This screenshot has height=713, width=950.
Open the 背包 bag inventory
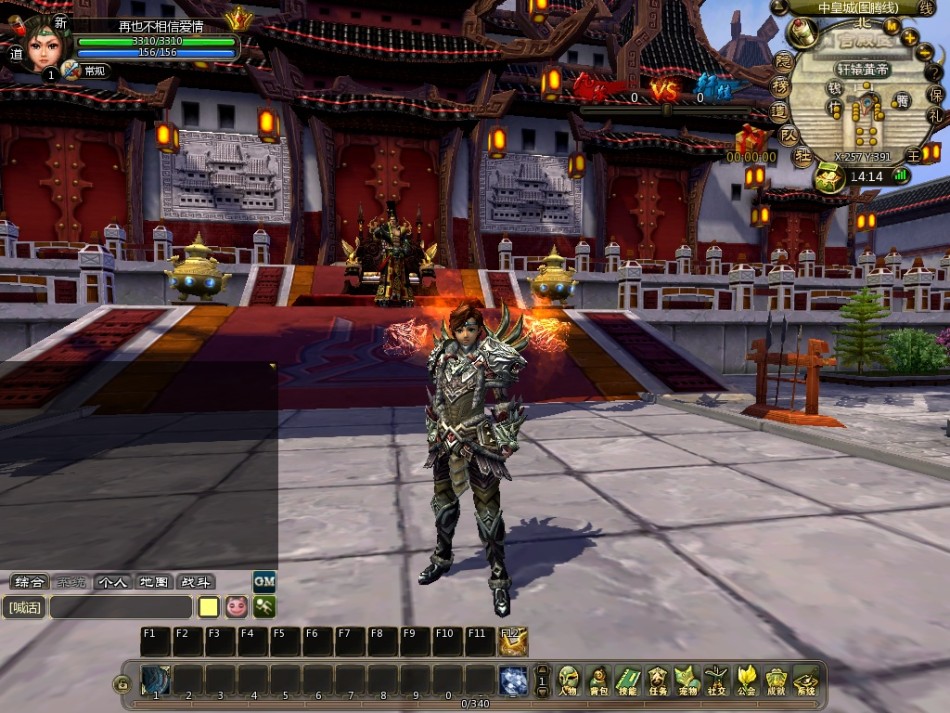[x=598, y=680]
